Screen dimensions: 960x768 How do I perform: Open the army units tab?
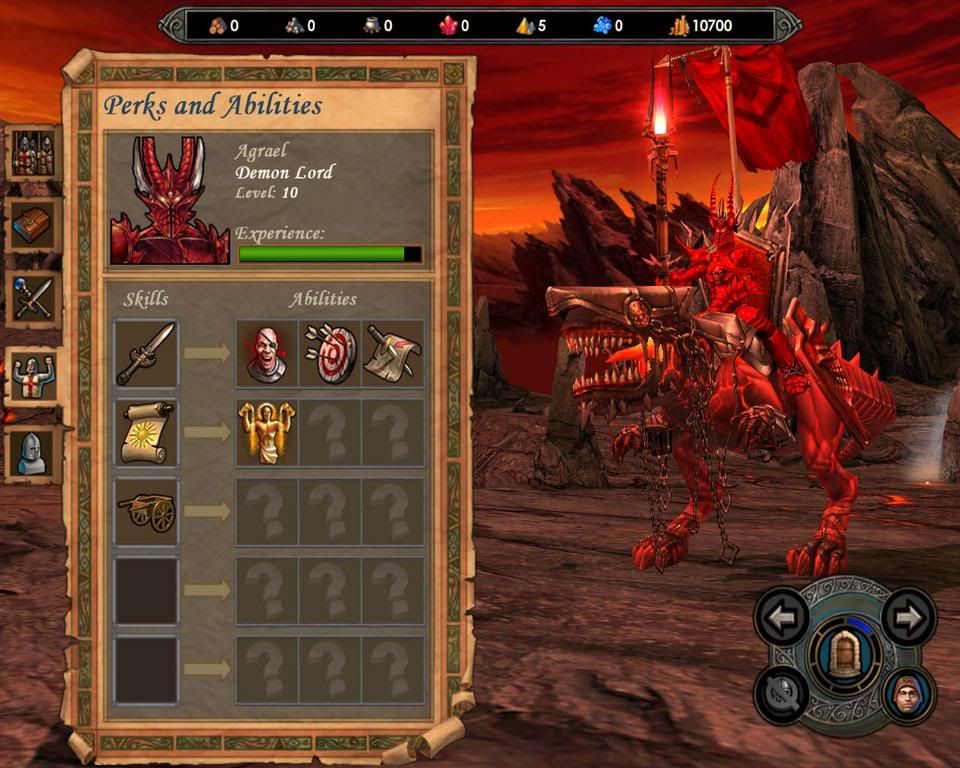click(31, 153)
